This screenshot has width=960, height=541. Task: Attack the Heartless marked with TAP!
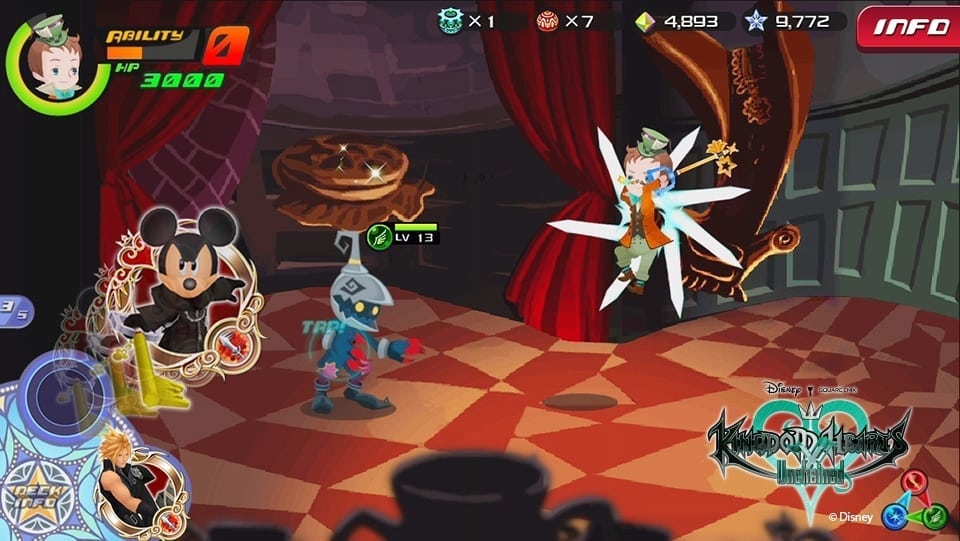[357, 340]
